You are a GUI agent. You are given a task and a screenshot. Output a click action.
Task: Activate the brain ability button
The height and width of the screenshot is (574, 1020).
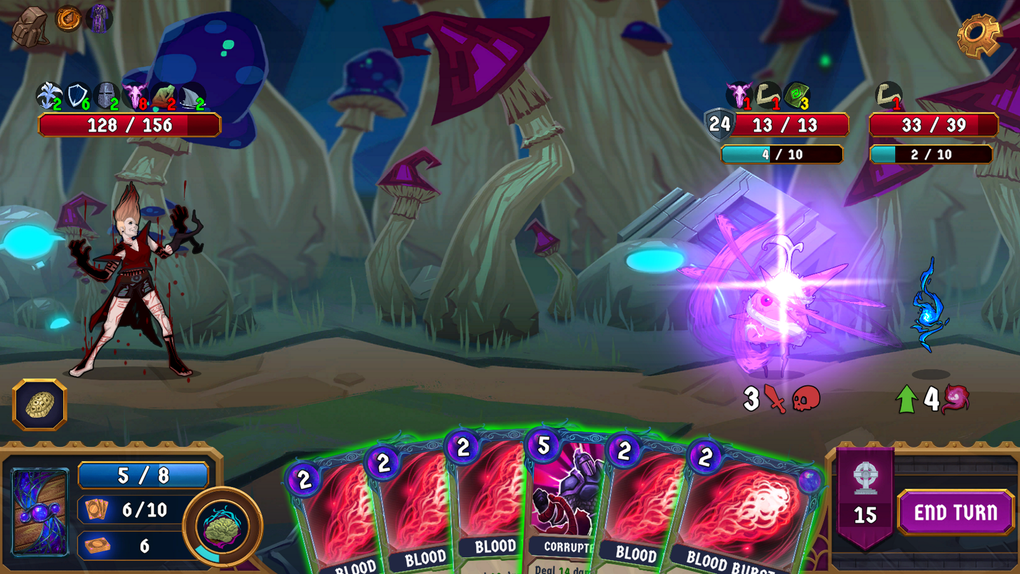[x=222, y=525]
